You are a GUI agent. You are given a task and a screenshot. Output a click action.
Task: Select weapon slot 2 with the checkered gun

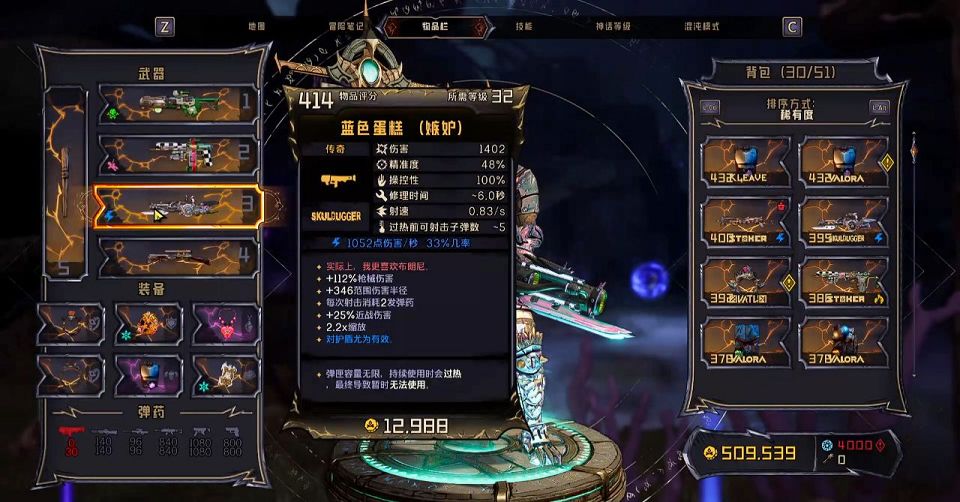[x=178, y=155]
